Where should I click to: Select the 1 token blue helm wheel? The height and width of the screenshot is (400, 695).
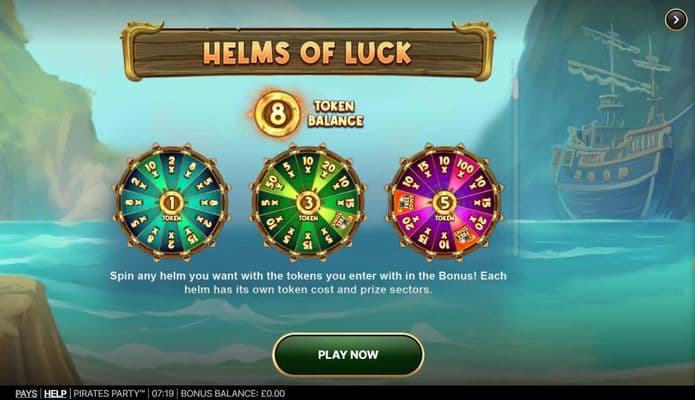coord(171,203)
